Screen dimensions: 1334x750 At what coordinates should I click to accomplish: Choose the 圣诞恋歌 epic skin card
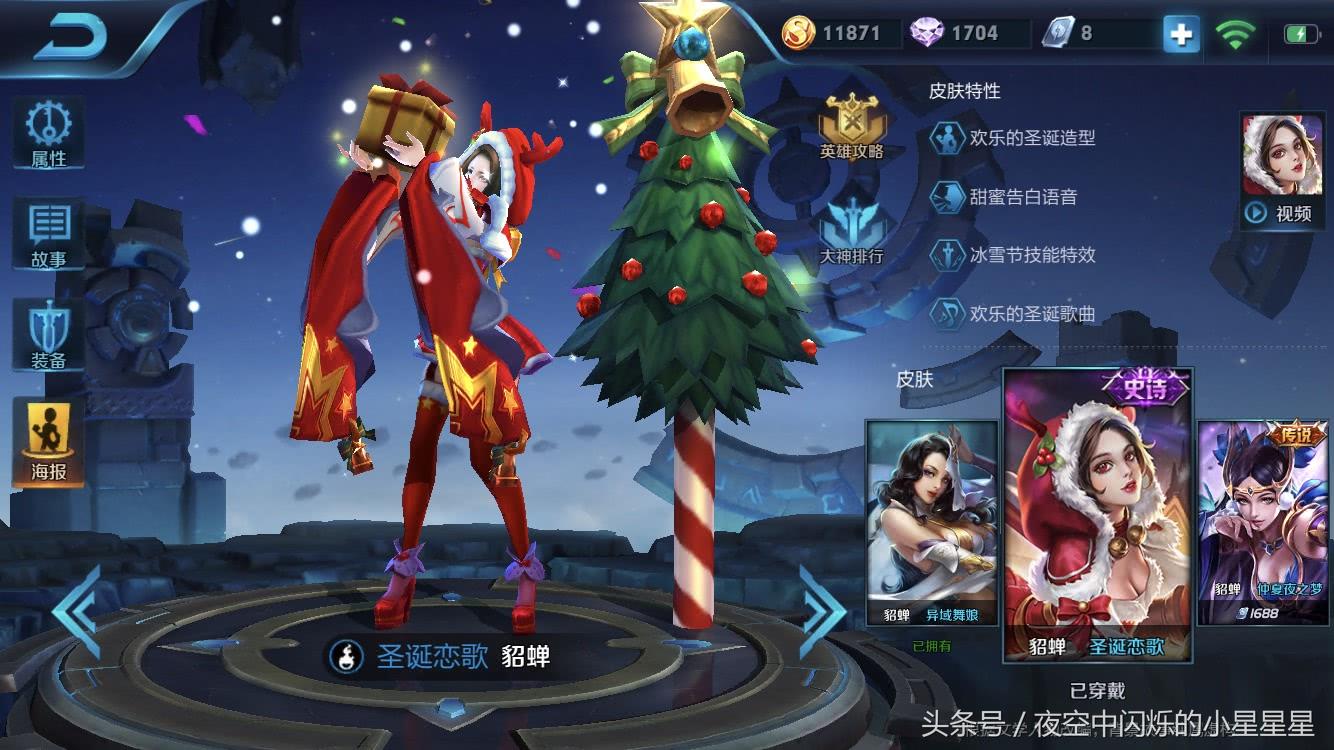[x=1098, y=517]
